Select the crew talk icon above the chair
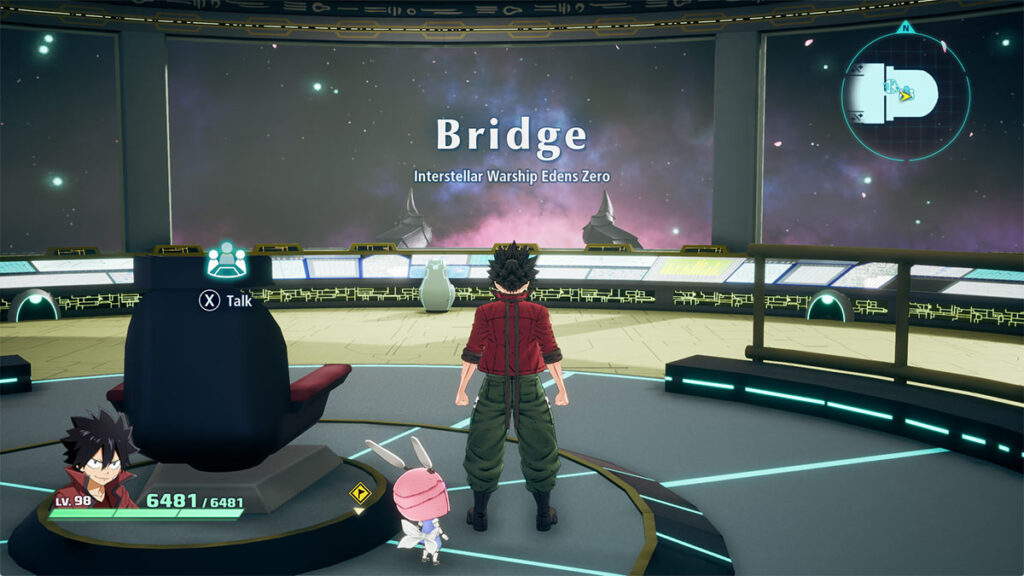Image resolution: width=1024 pixels, height=576 pixels. pyautogui.click(x=227, y=260)
